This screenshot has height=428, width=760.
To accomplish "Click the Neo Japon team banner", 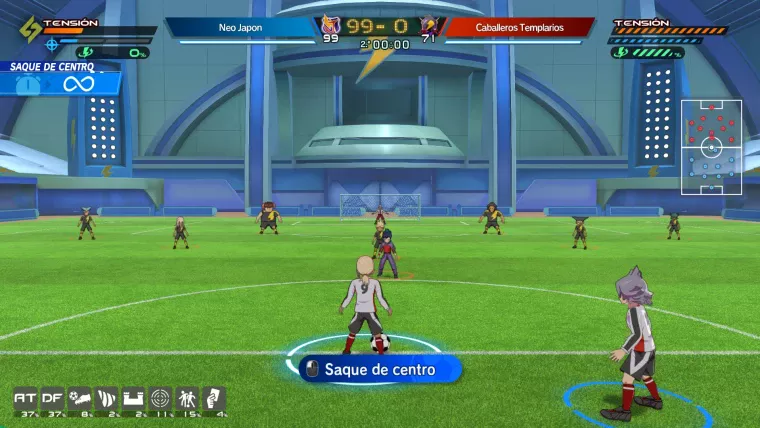I will coord(240,28).
